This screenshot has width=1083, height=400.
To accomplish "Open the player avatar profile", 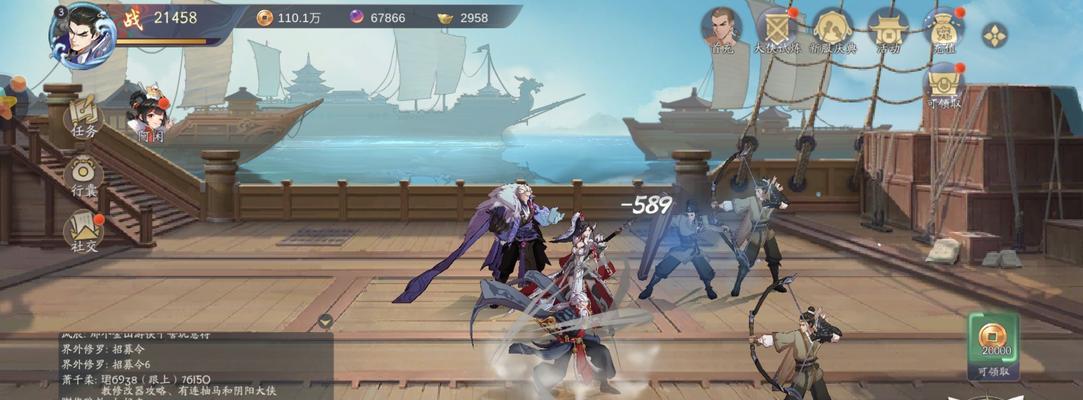I will 82,34.
